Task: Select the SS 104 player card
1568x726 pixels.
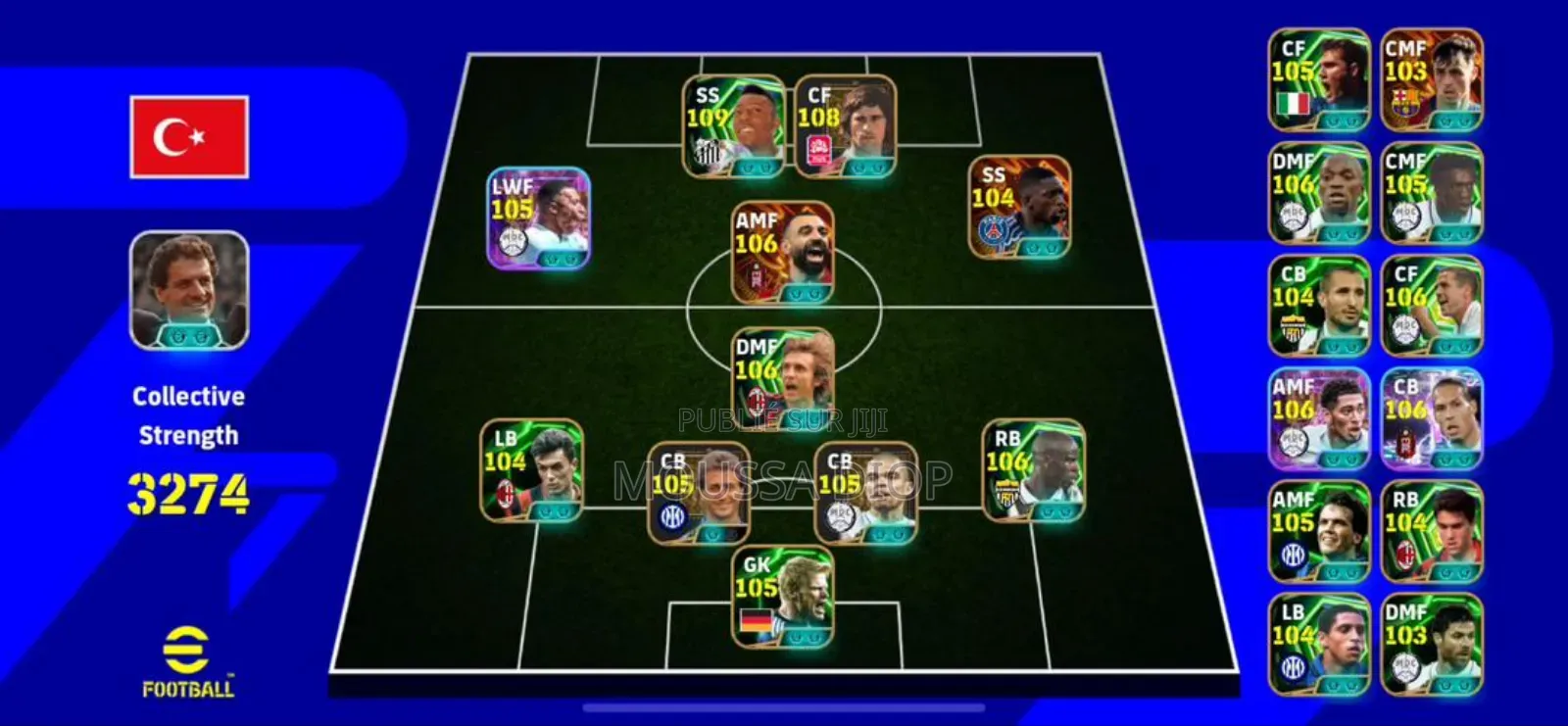Action: (x=1019, y=208)
